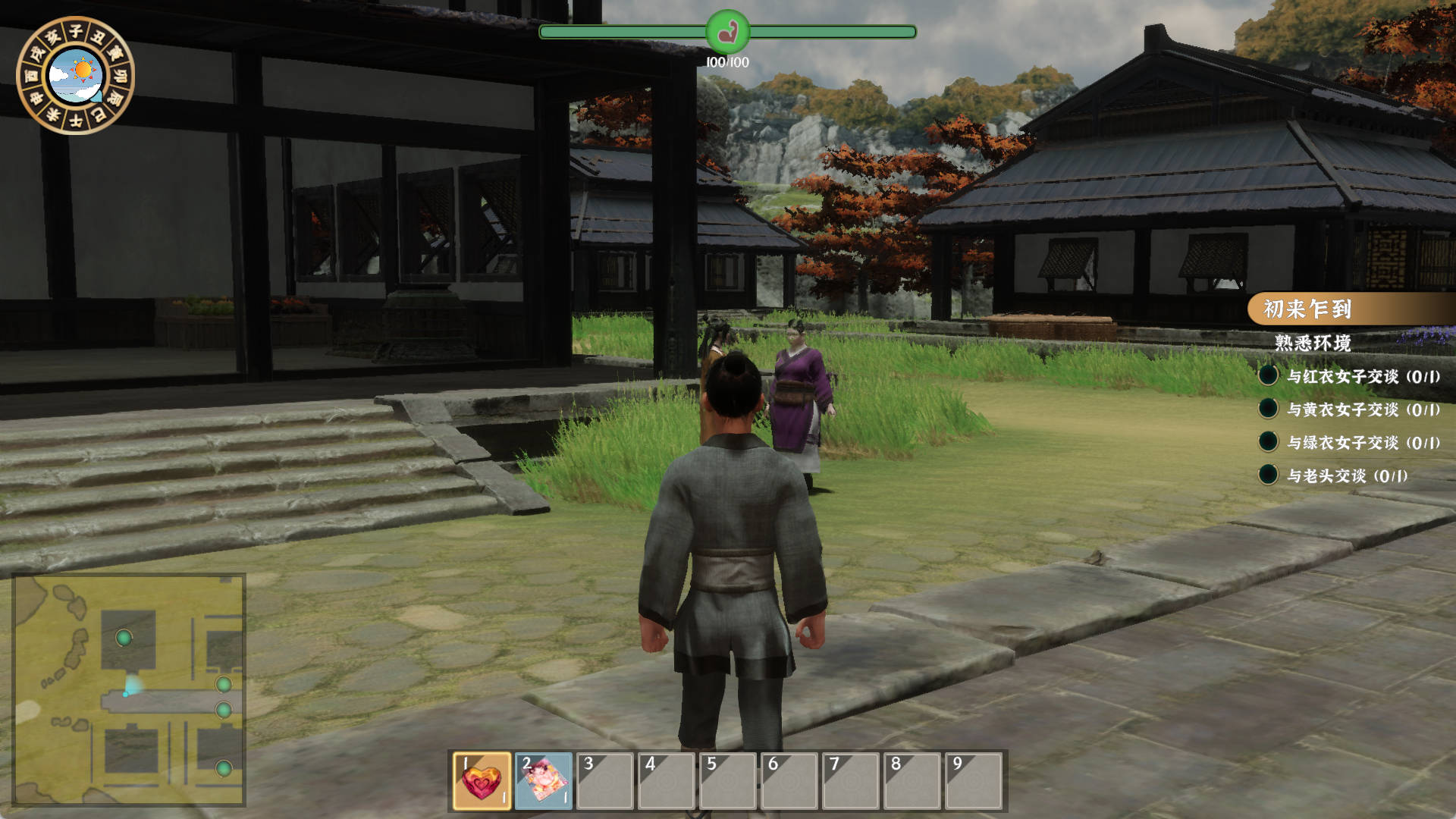This screenshot has height=819, width=1456.
Task: Select the heart gem in hotbar slot 1
Action: tap(482, 781)
